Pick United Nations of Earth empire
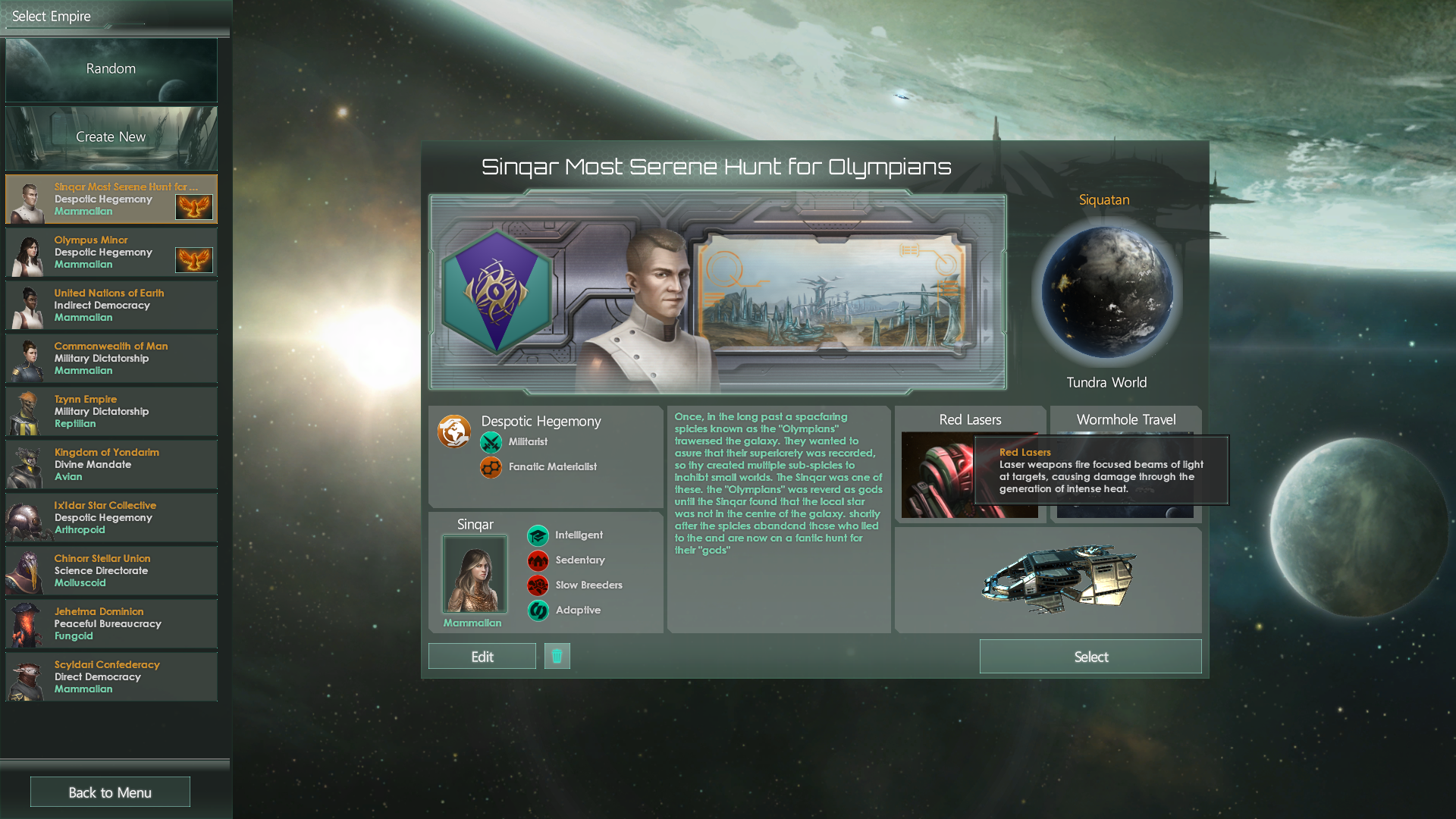Viewport: 1456px width, 819px height. point(111,306)
